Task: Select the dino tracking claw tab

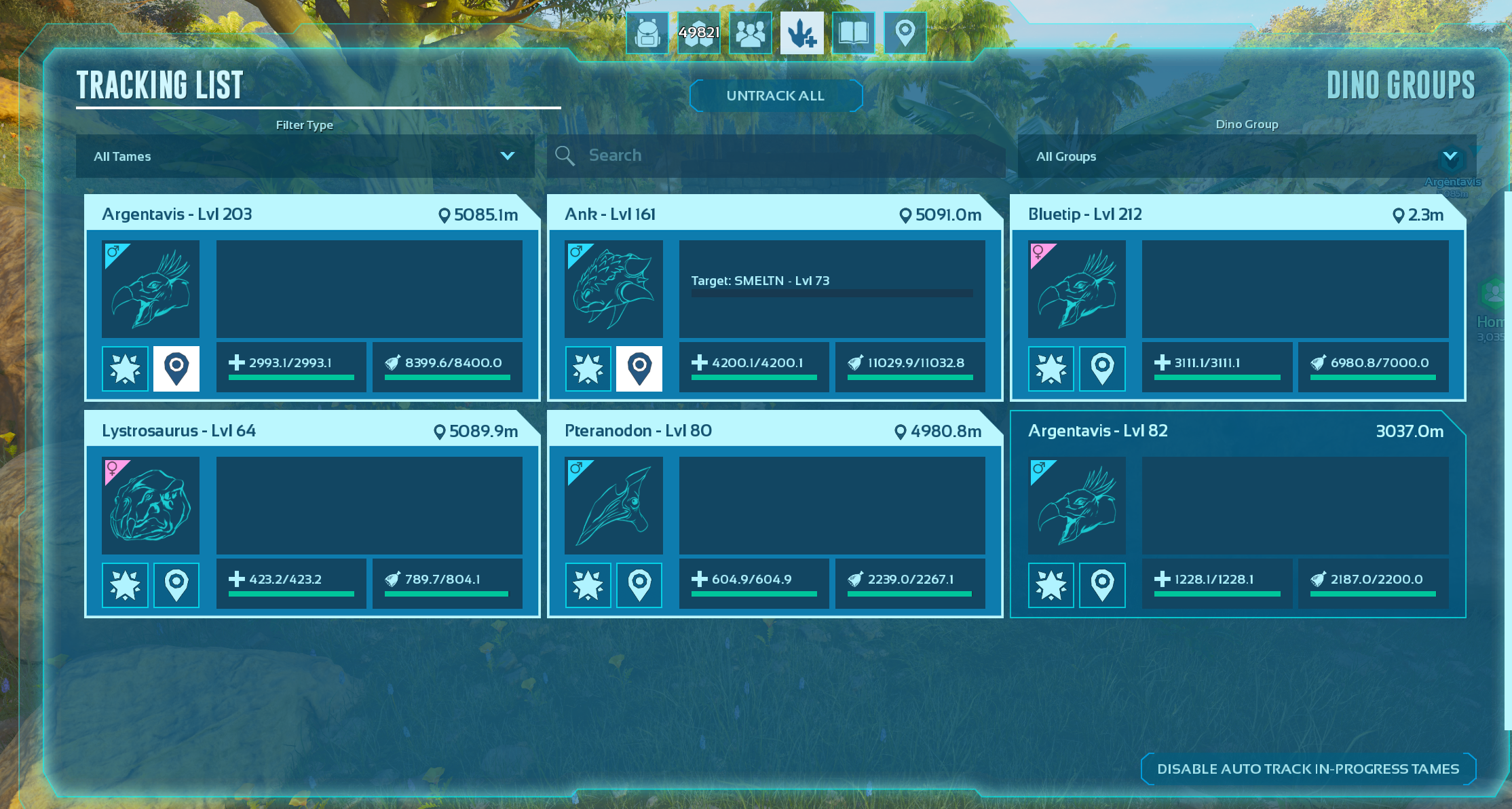Action: point(802,33)
